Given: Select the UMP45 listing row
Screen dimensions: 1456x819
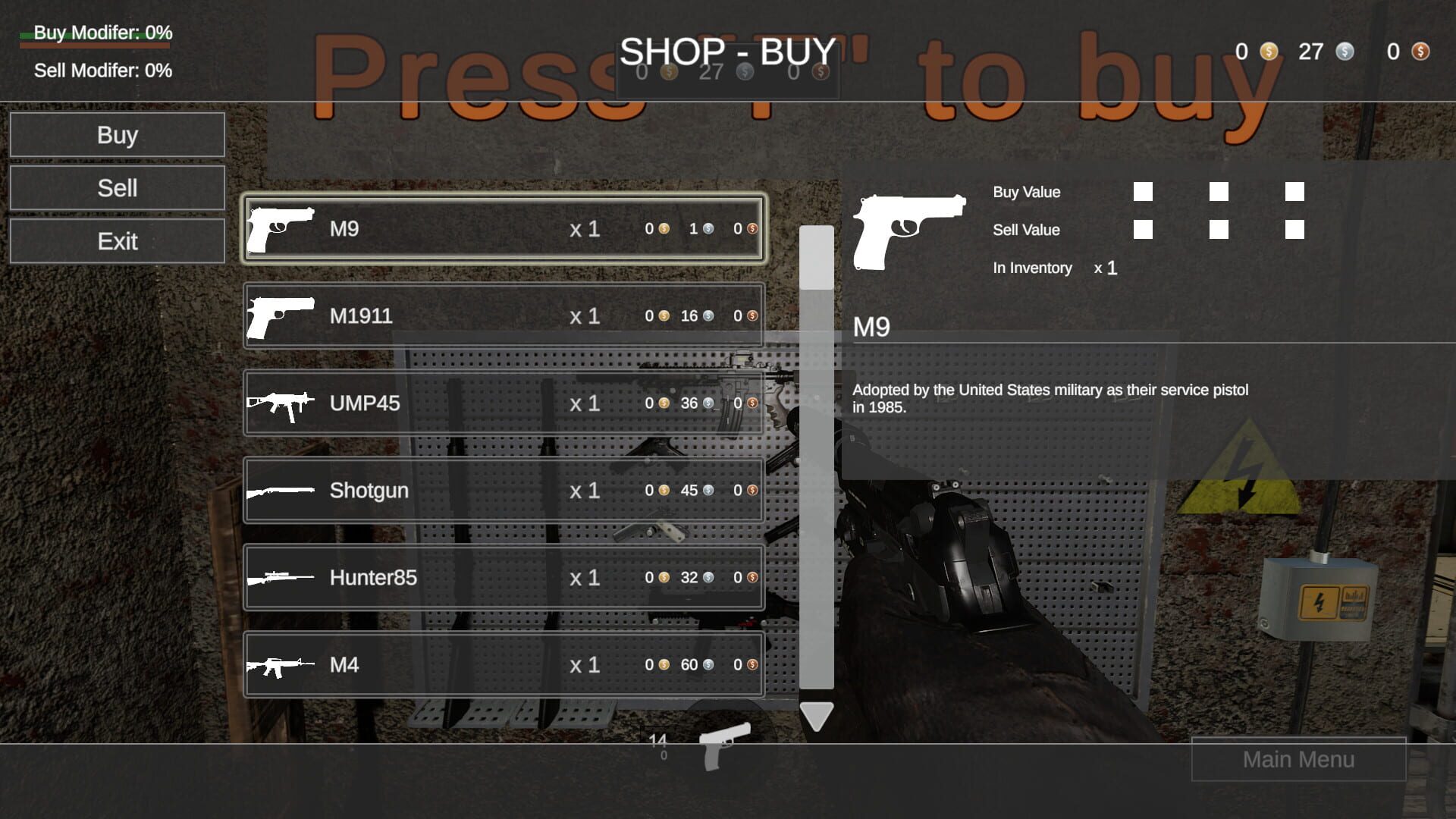Looking at the screenshot, I should coord(503,403).
